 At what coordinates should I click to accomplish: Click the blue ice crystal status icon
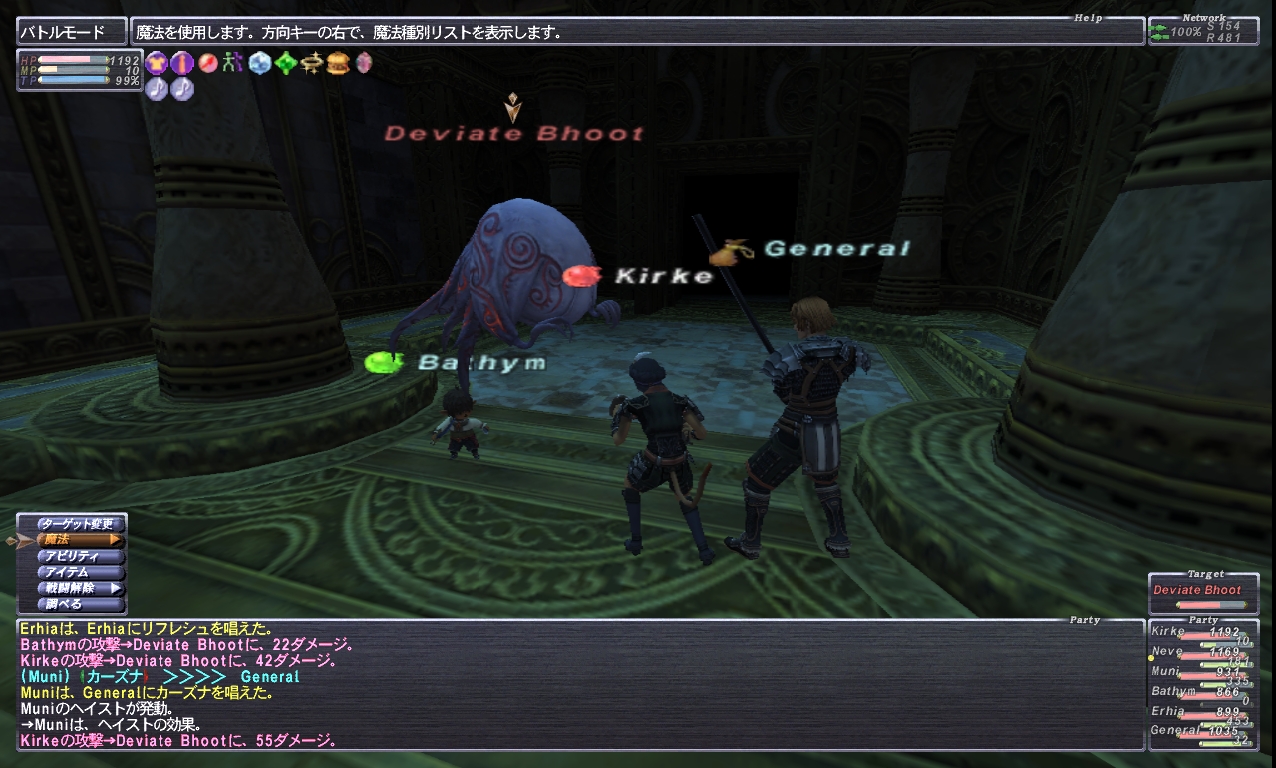point(261,63)
